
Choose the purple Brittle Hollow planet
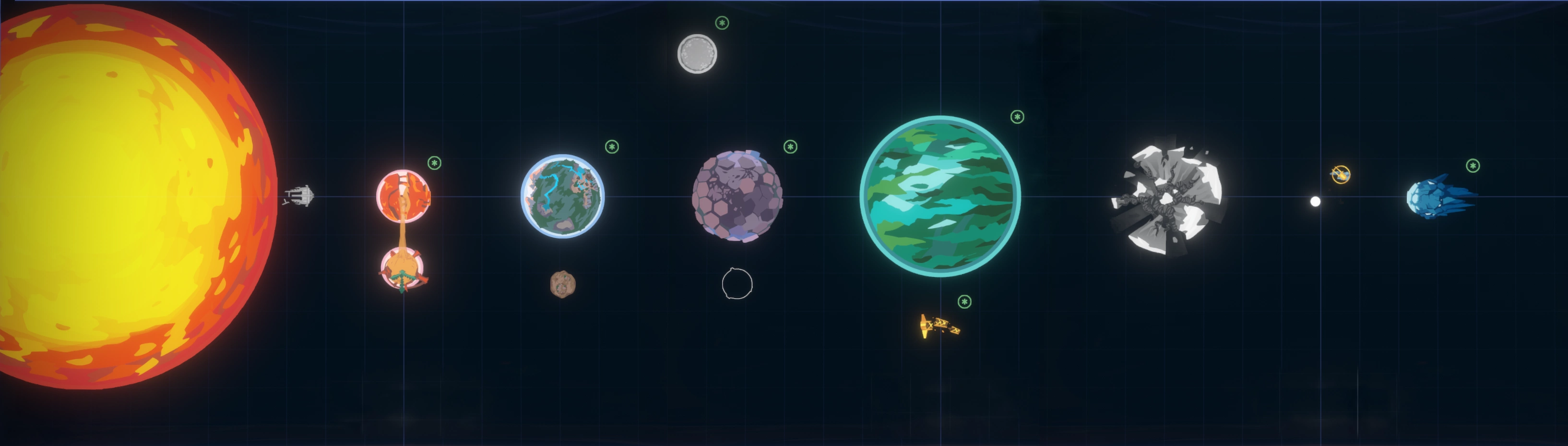(x=737, y=195)
